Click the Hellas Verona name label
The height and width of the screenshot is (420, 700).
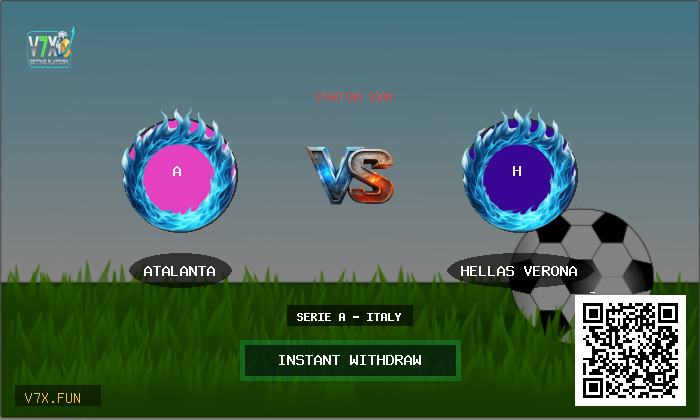(x=518, y=271)
